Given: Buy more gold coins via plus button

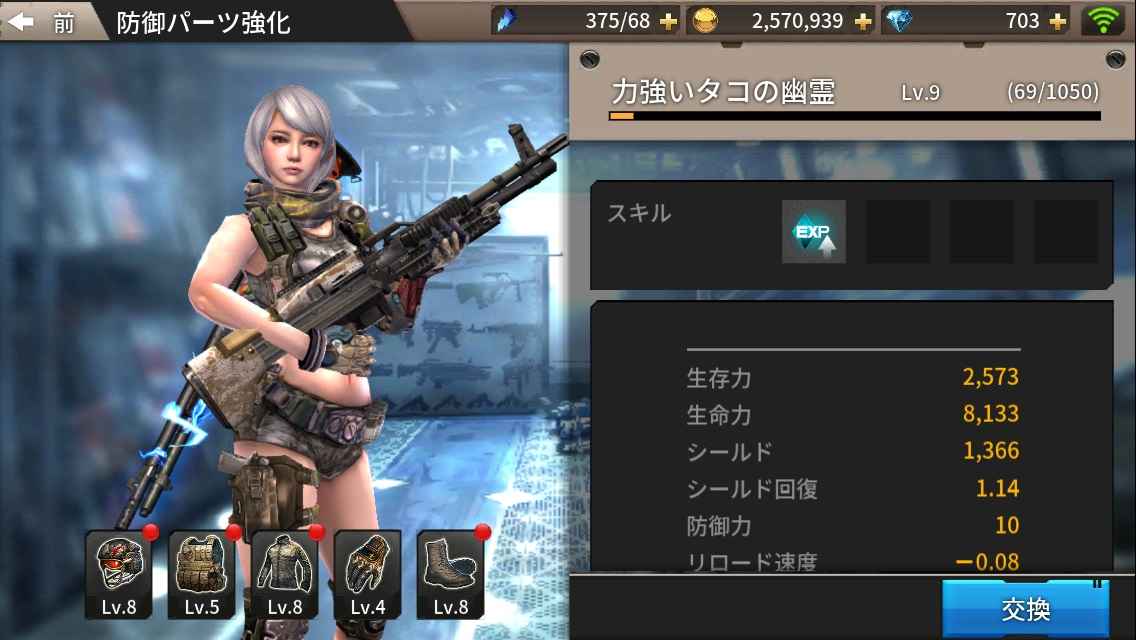Looking at the screenshot, I should [862, 21].
